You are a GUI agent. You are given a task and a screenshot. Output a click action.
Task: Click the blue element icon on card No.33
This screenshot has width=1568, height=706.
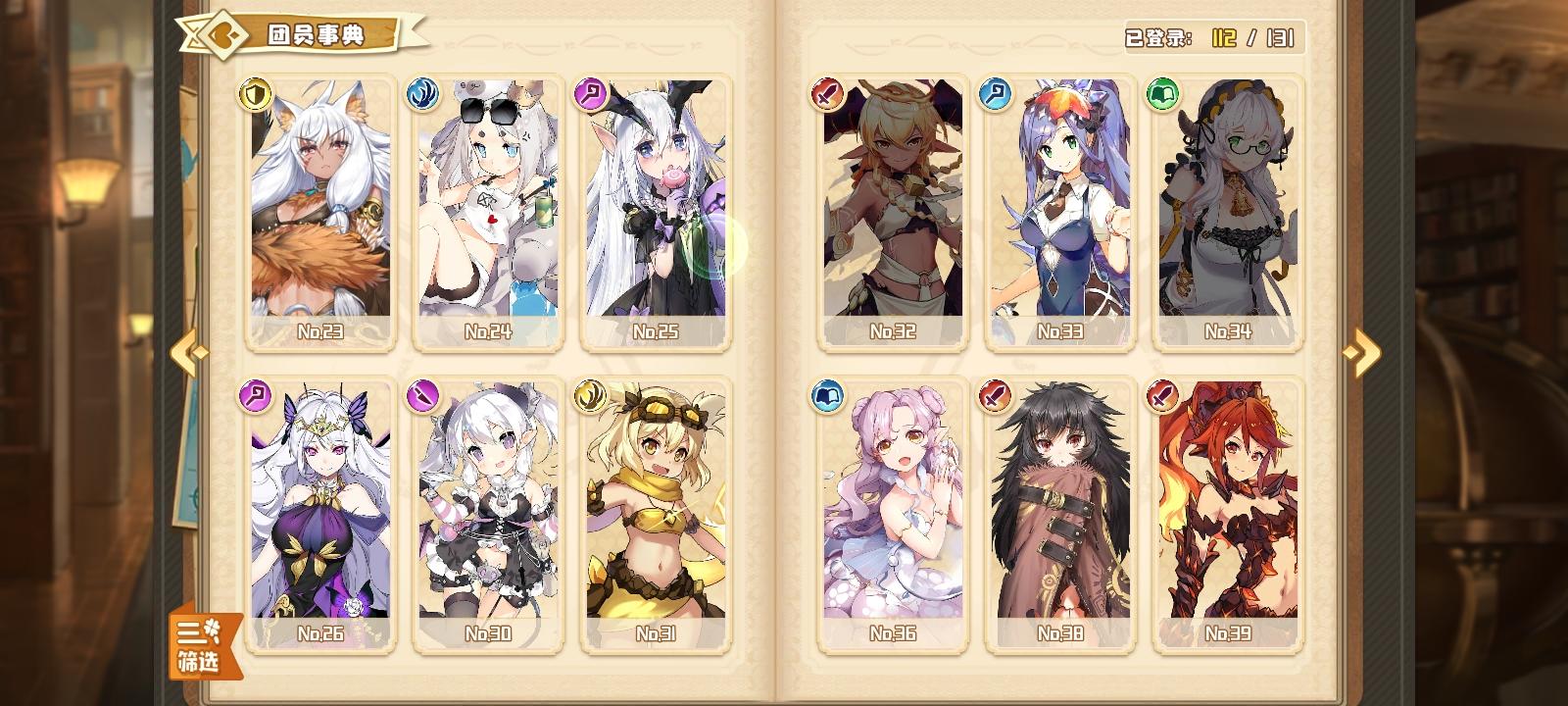click(x=994, y=95)
